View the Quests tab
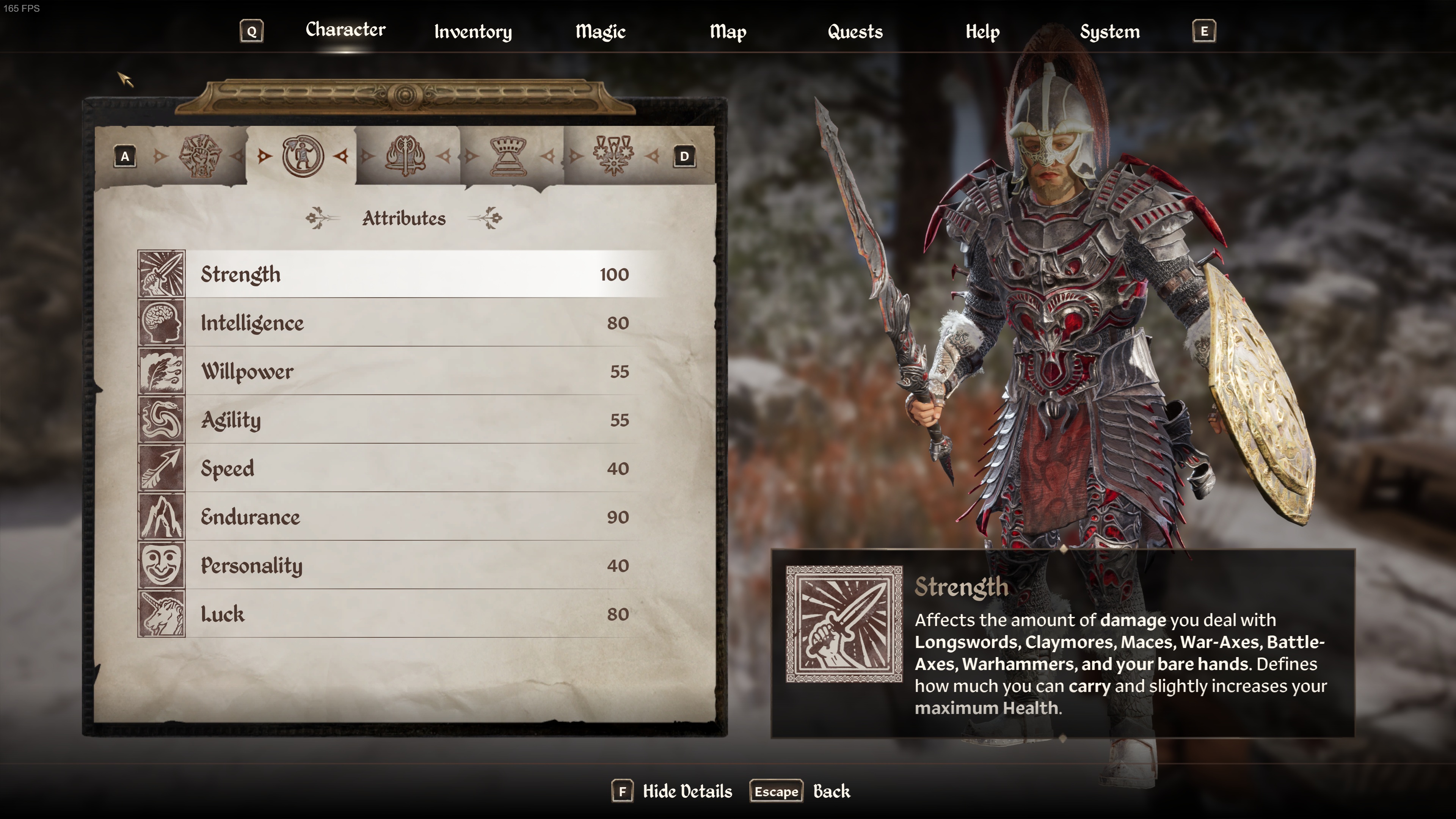This screenshot has width=1456, height=819. pos(855,31)
